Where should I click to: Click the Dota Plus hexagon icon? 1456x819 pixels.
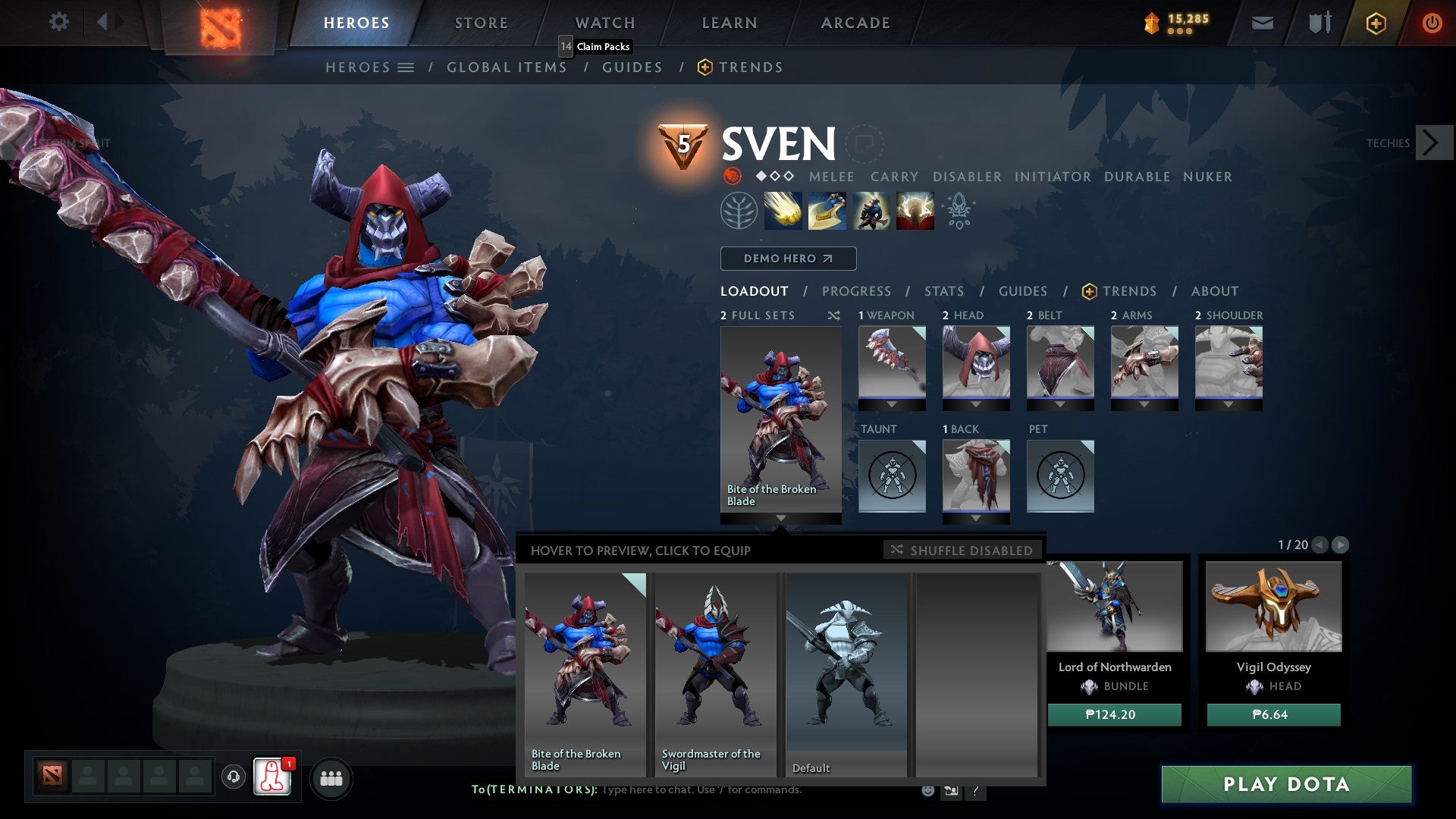click(1375, 24)
